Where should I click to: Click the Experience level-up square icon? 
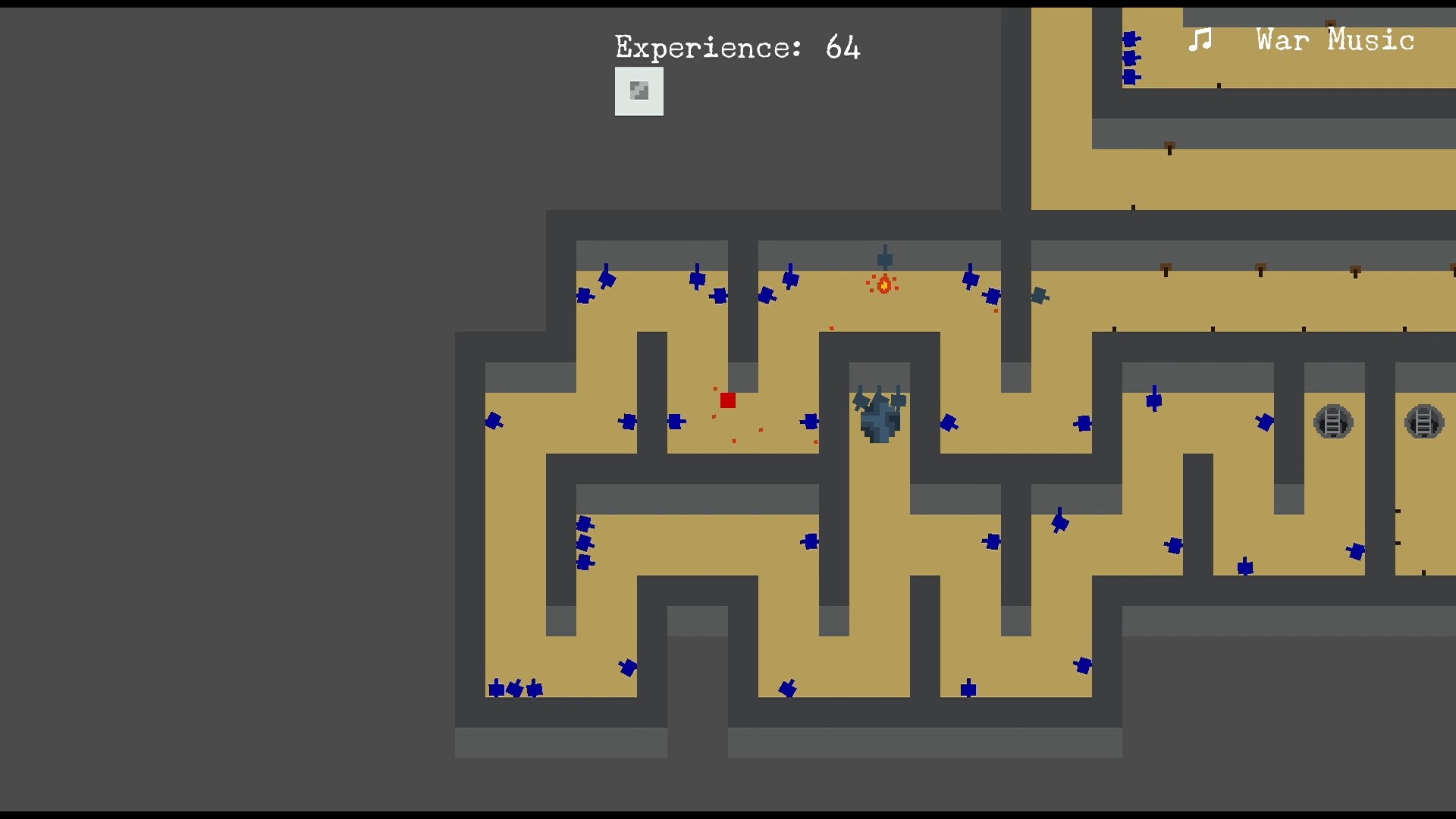(639, 91)
